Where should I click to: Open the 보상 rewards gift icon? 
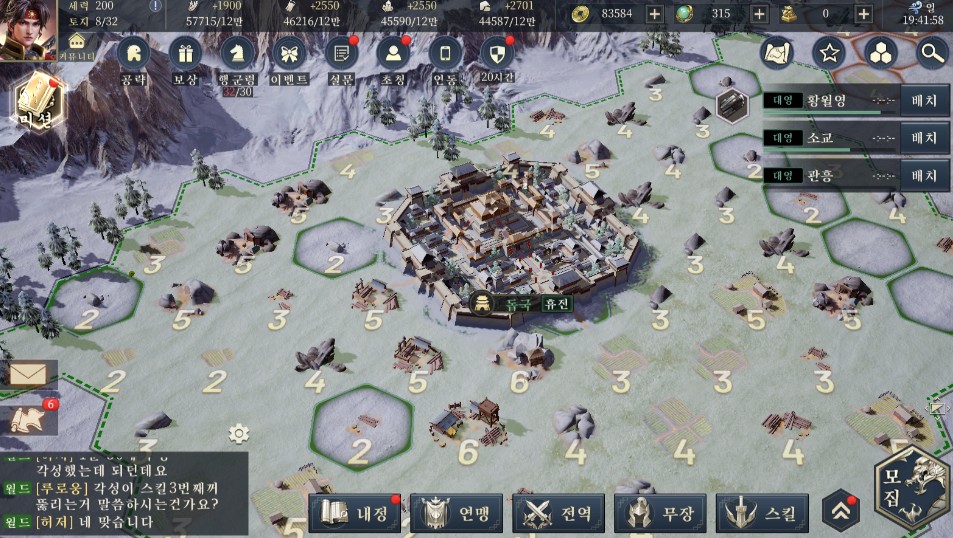point(185,55)
